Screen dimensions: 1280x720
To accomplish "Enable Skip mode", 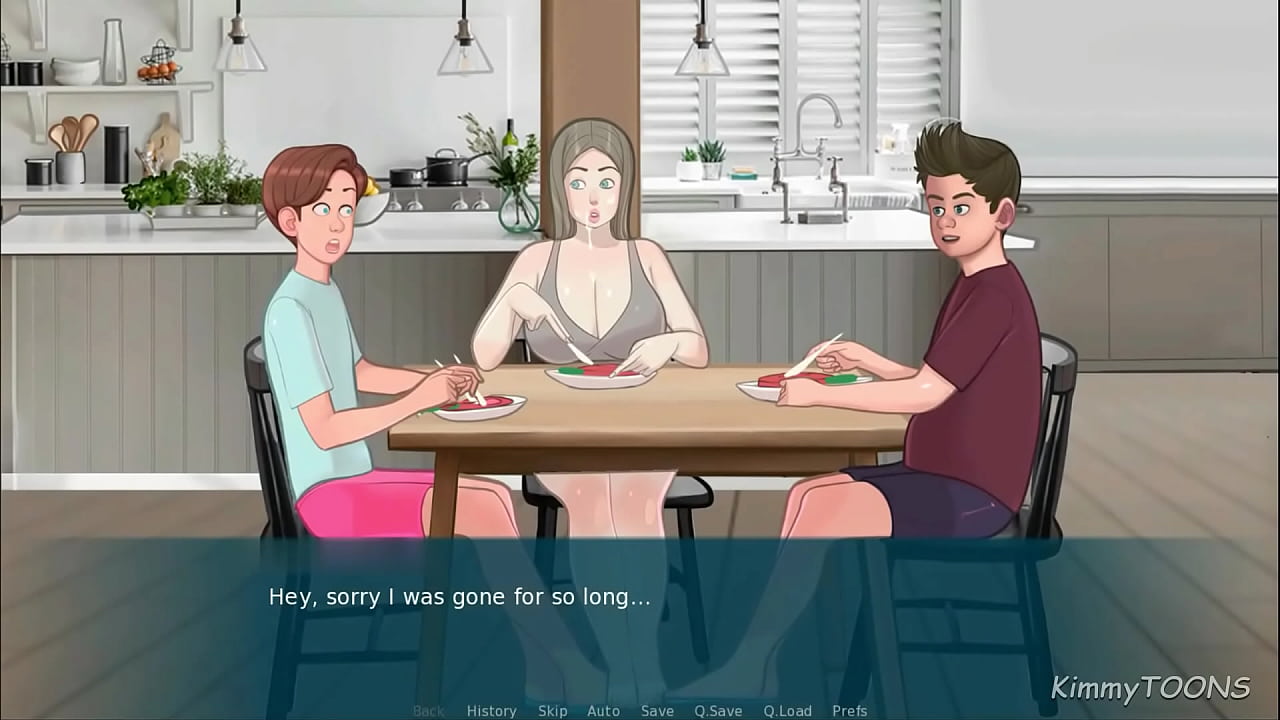I will (x=553, y=711).
